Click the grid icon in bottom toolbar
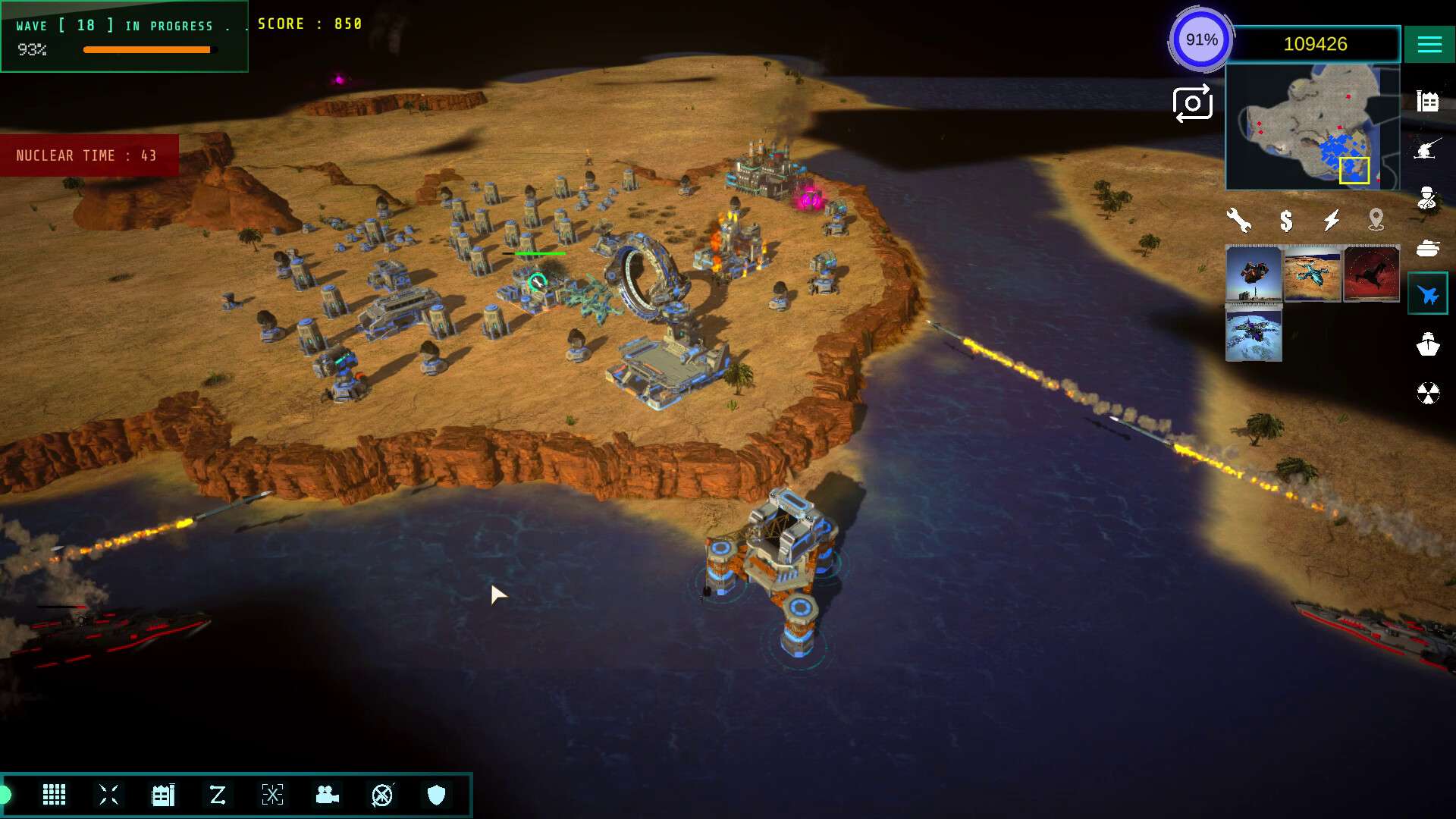The height and width of the screenshot is (819, 1456). 54,795
